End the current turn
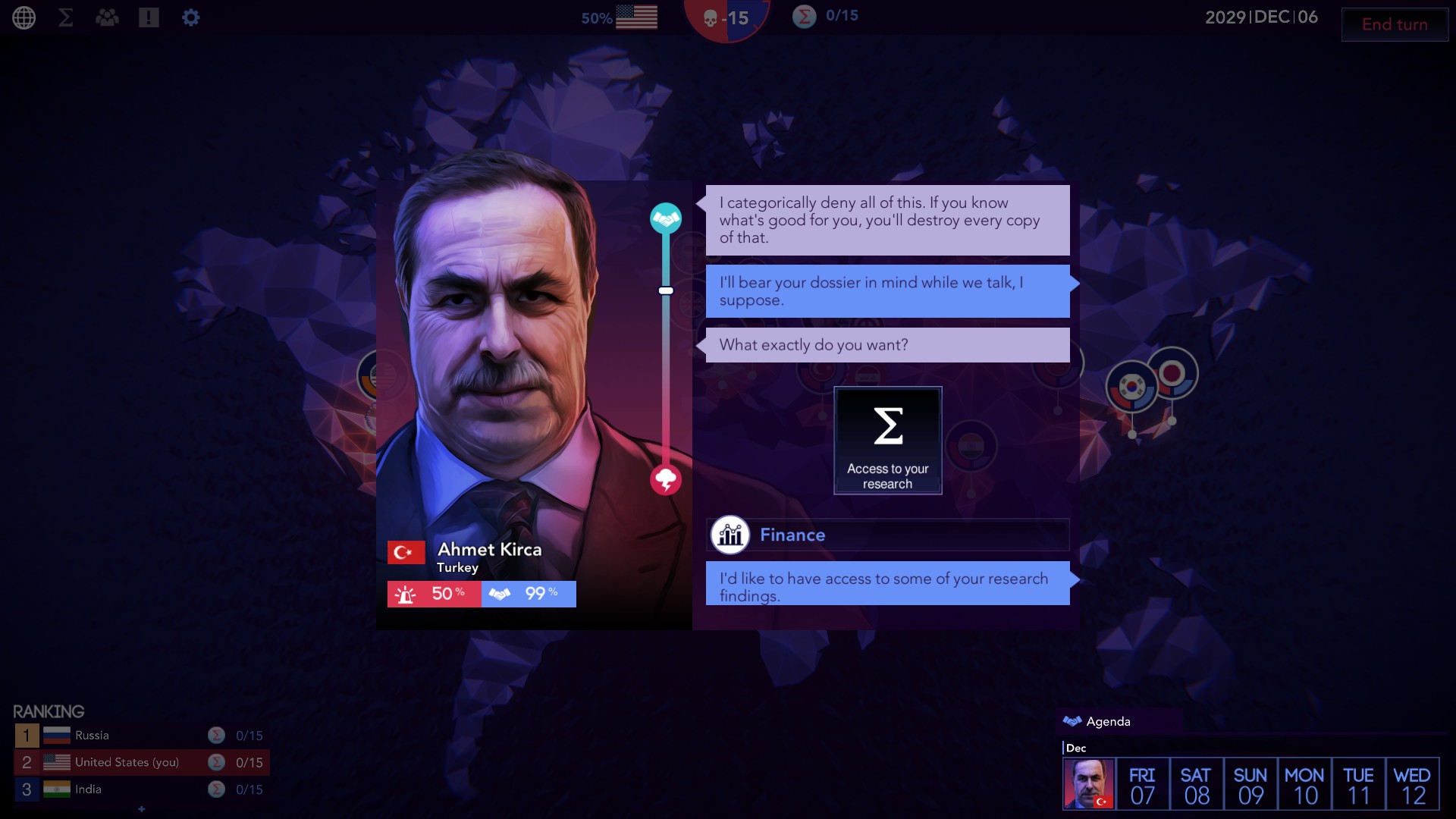 [1394, 24]
